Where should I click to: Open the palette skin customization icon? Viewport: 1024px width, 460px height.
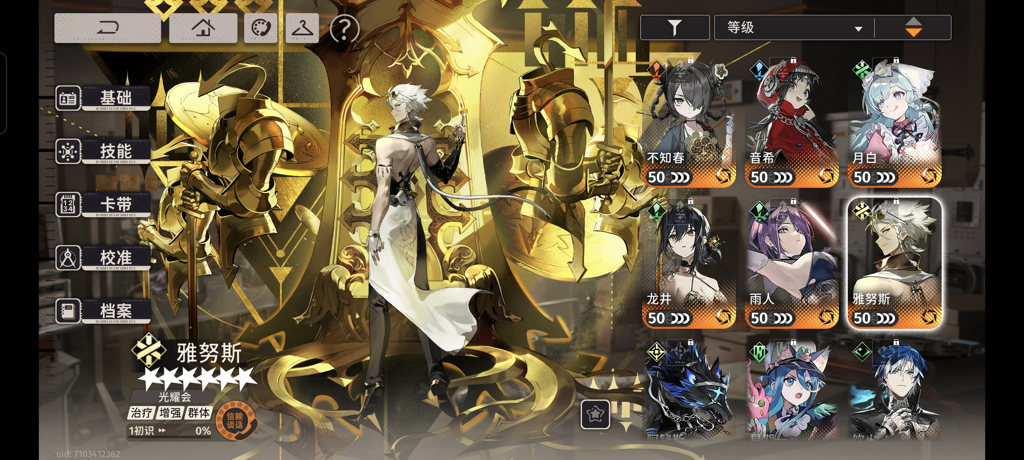coord(260,28)
